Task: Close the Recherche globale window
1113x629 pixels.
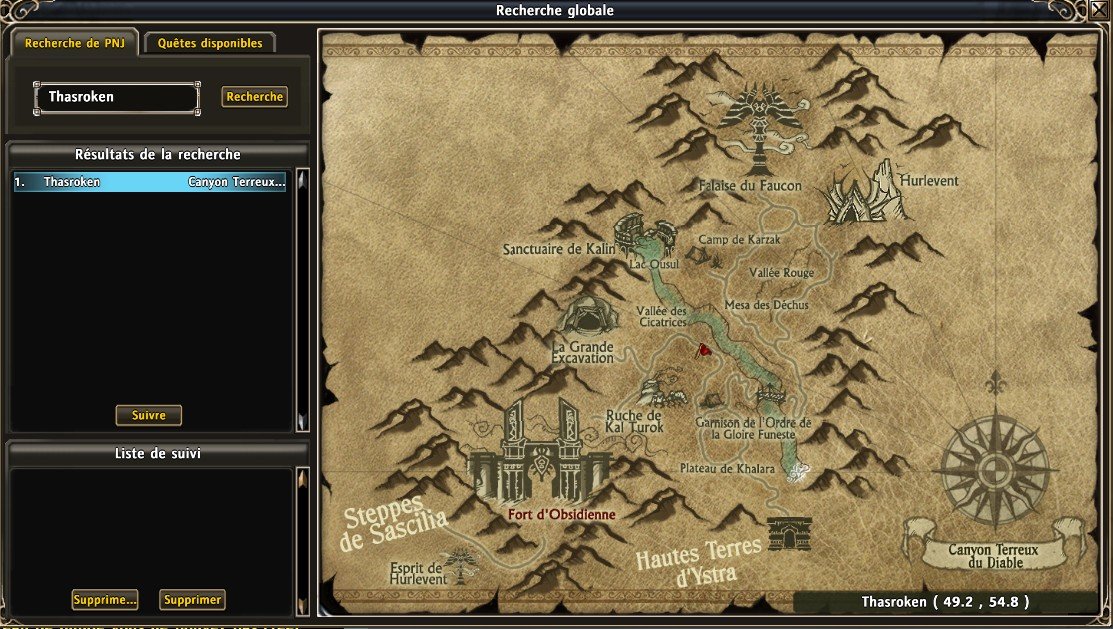Action: click(x=1100, y=10)
